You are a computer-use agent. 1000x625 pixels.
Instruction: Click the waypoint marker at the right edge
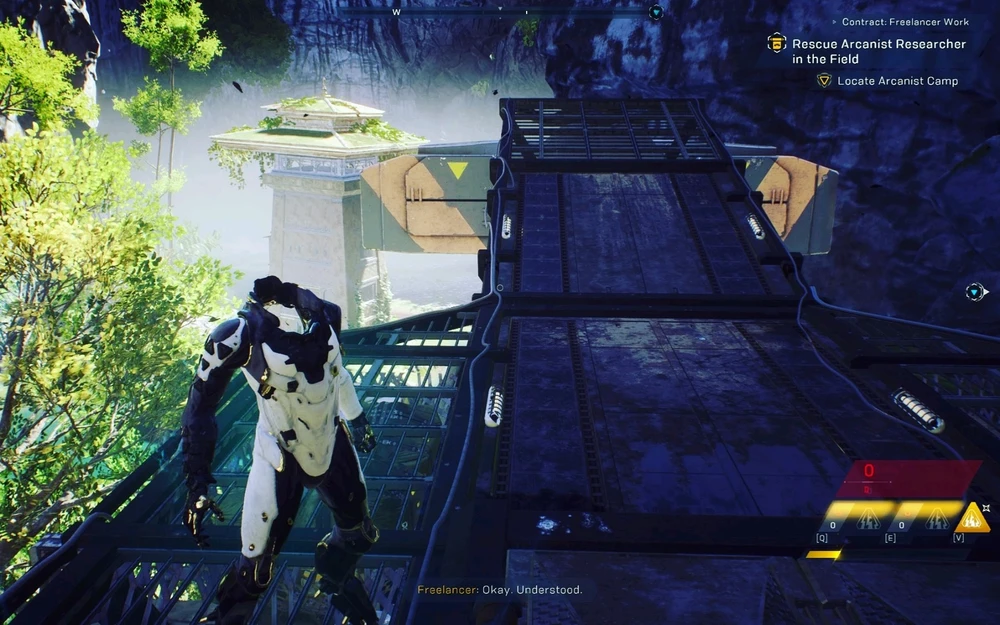pos(976,292)
